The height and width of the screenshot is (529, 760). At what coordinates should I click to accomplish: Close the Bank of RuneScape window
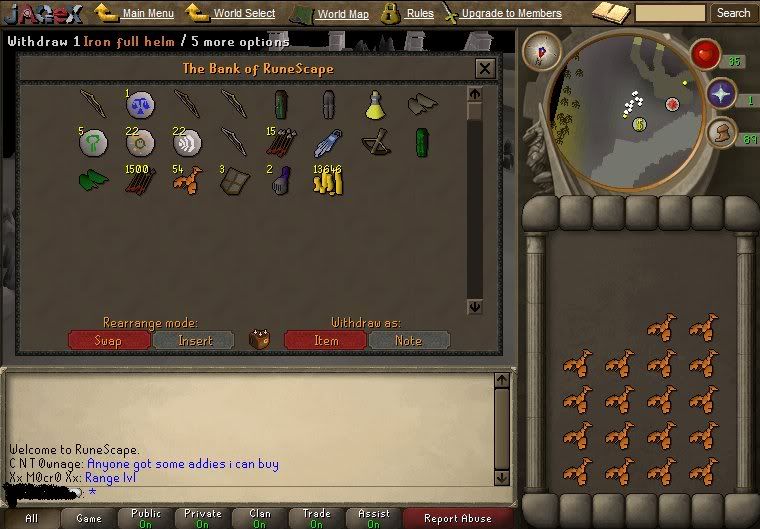tap(485, 69)
